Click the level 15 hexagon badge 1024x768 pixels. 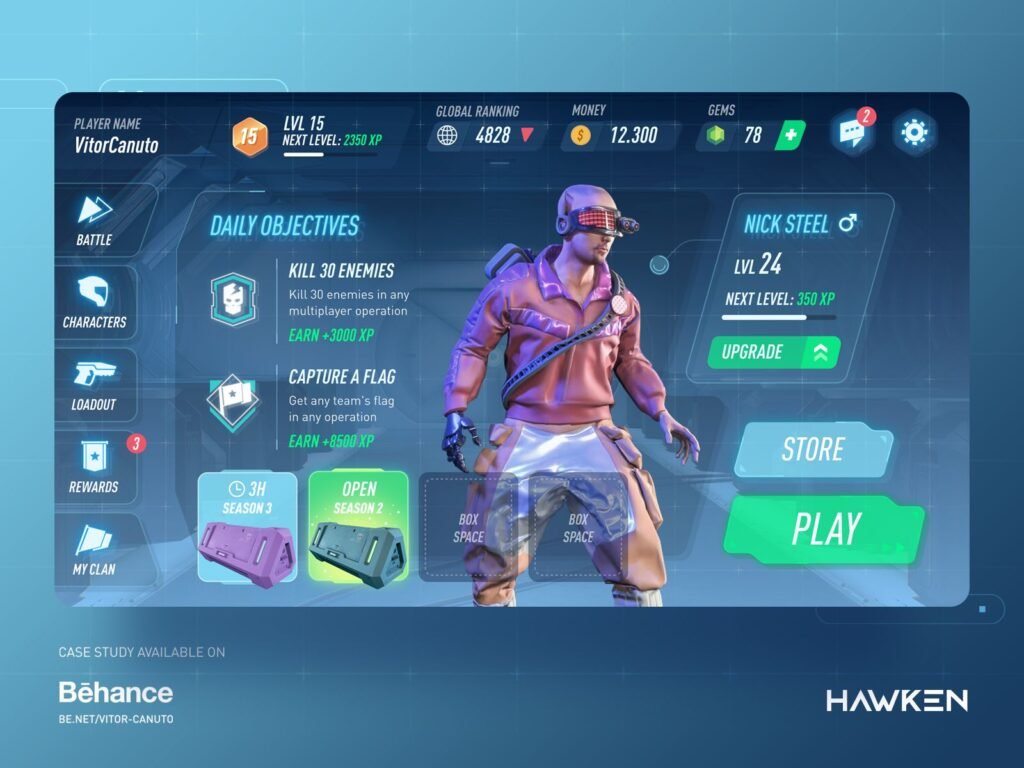click(250, 135)
